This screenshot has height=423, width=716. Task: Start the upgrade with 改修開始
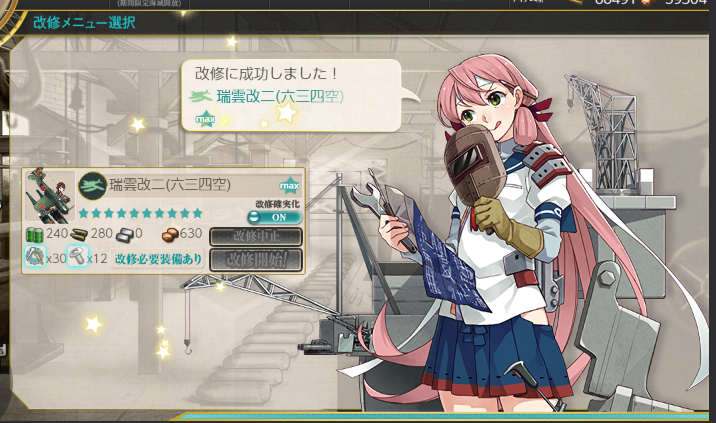(255, 259)
